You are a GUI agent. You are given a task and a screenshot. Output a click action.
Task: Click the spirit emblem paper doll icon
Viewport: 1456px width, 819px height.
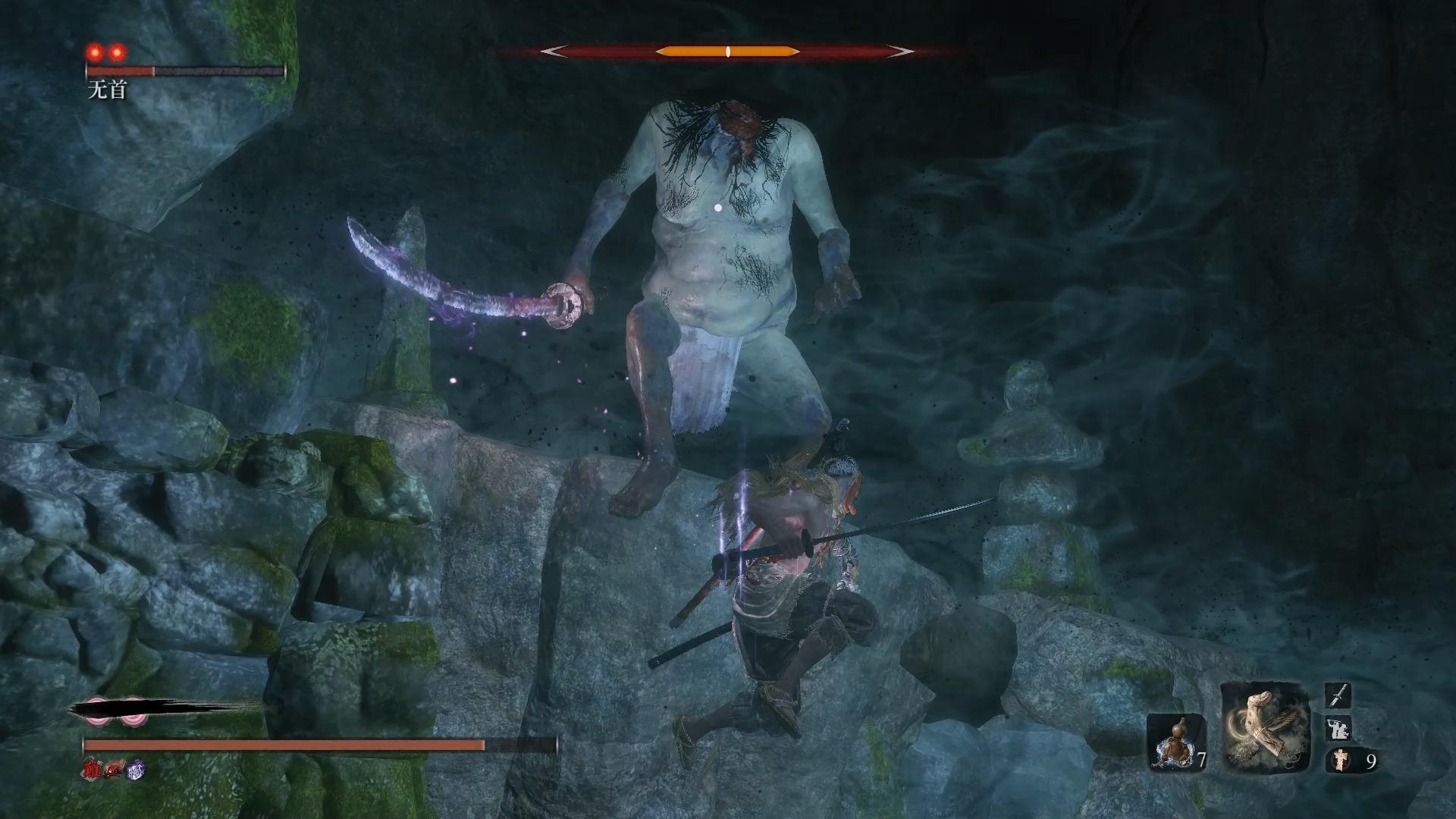[x=1340, y=761]
